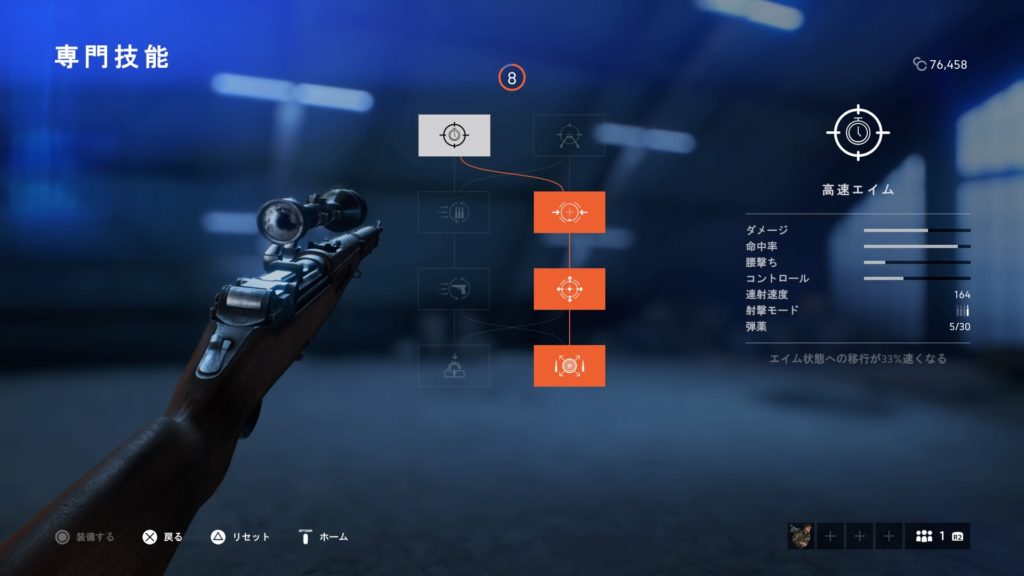
Task: Select the highlighted stopwatch crosshair specialization
Action: [x=454, y=135]
